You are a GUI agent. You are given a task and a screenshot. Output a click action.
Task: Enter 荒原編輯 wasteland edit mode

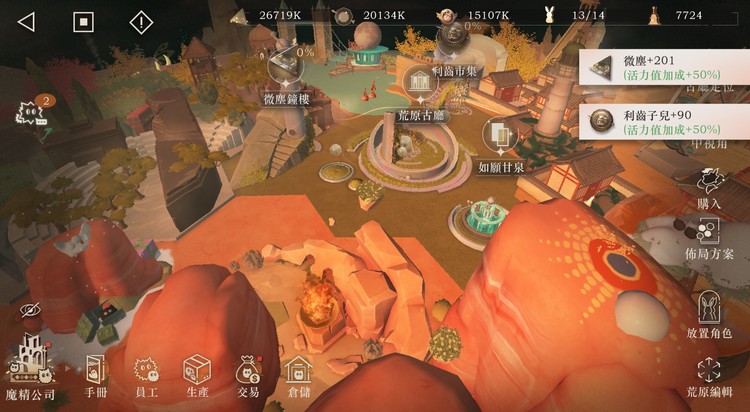710,376
